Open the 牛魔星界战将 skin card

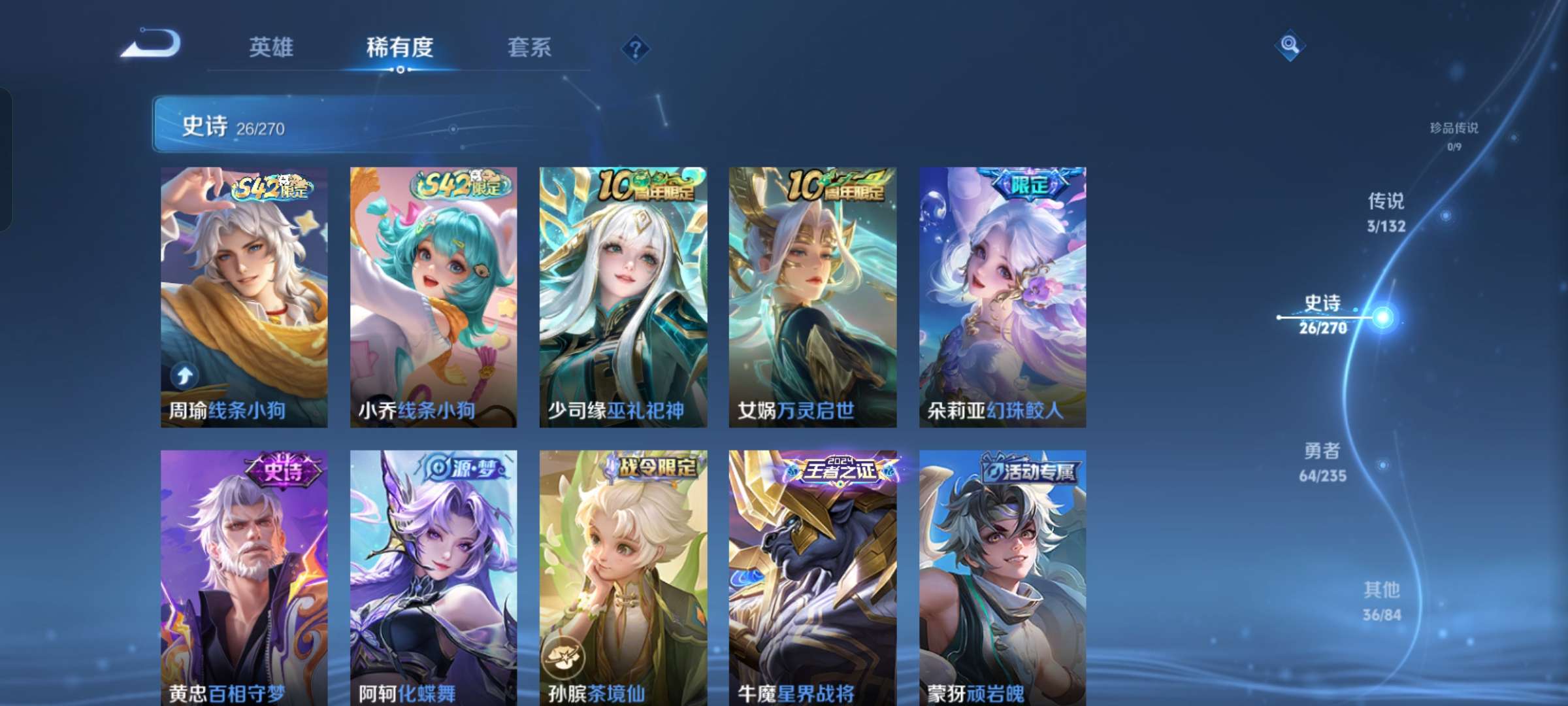click(x=811, y=575)
